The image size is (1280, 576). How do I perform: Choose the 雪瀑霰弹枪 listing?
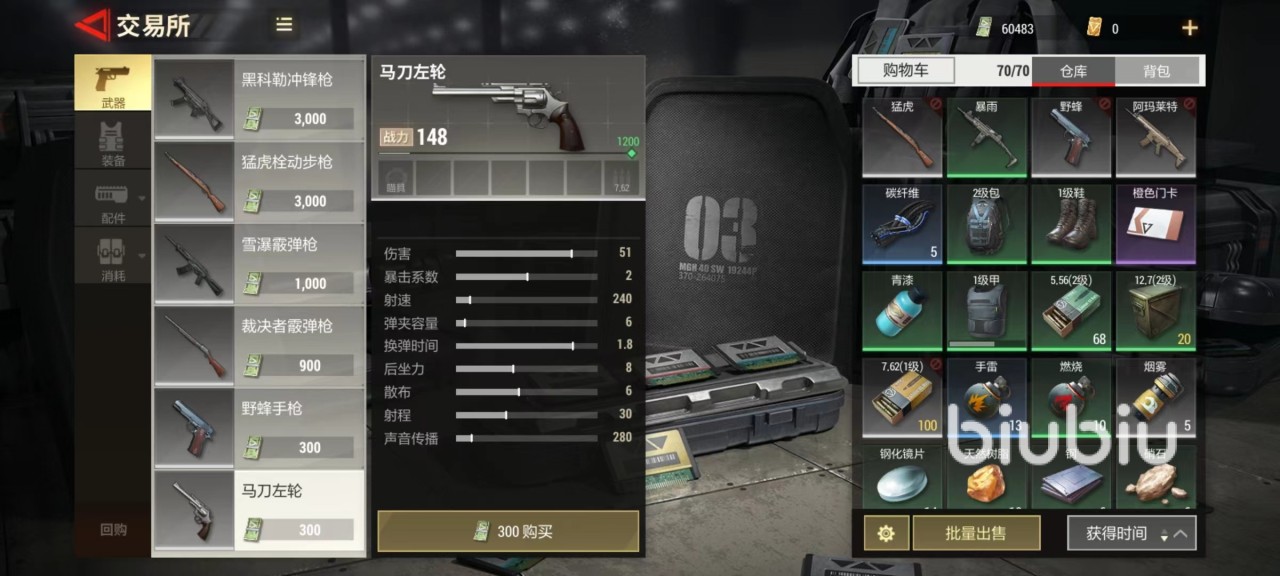259,262
